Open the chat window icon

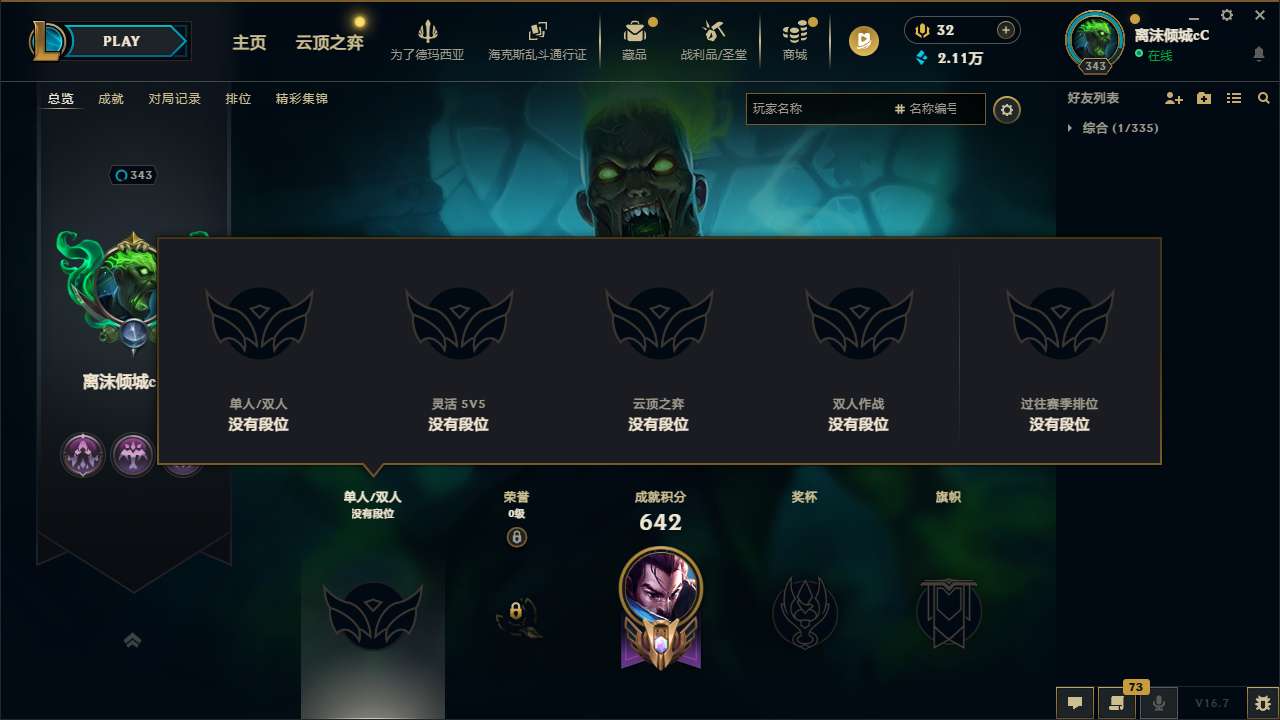tap(1075, 702)
